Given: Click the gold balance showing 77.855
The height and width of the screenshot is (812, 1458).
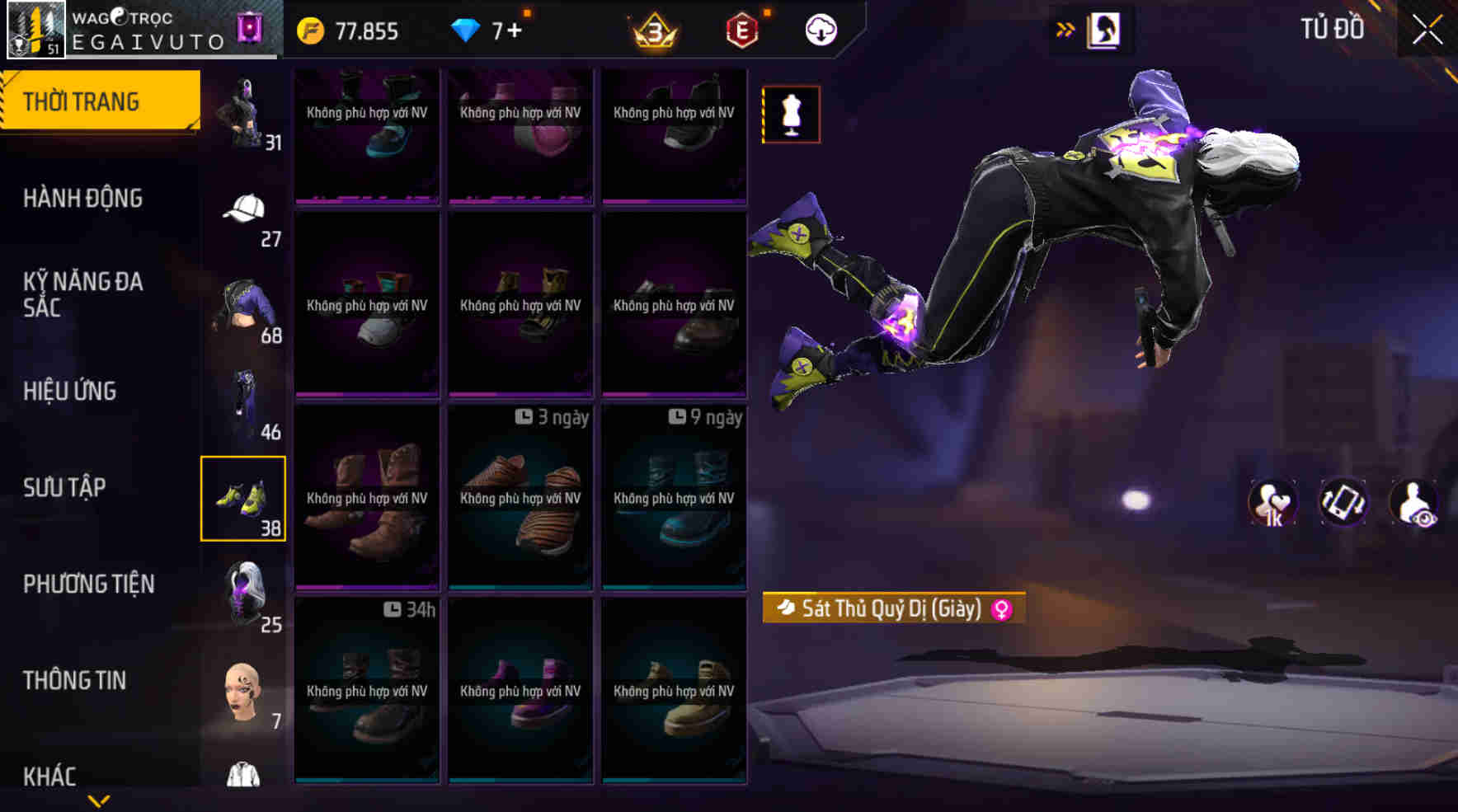Looking at the screenshot, I should (x=355, y=31).
